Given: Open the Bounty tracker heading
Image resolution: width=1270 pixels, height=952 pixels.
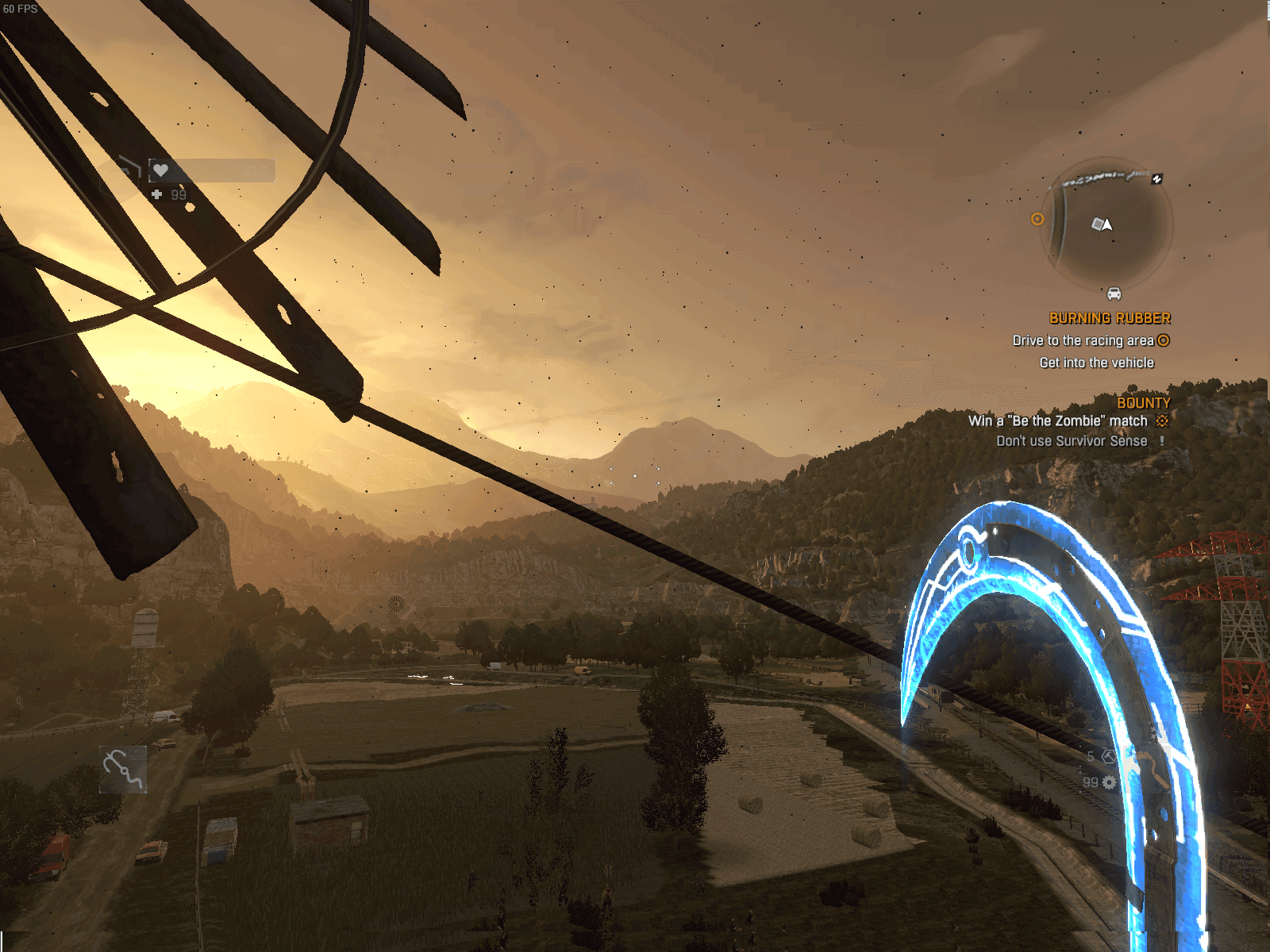Looking at the screenshot, I should [x=1143, y=403].
